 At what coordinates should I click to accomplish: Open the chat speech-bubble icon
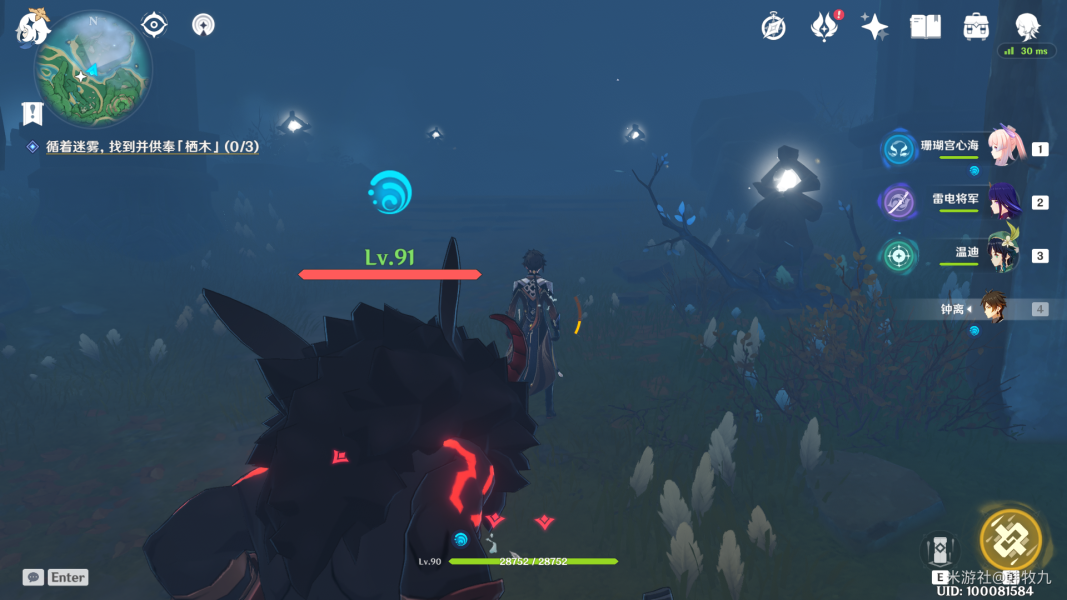coord(33,577)
